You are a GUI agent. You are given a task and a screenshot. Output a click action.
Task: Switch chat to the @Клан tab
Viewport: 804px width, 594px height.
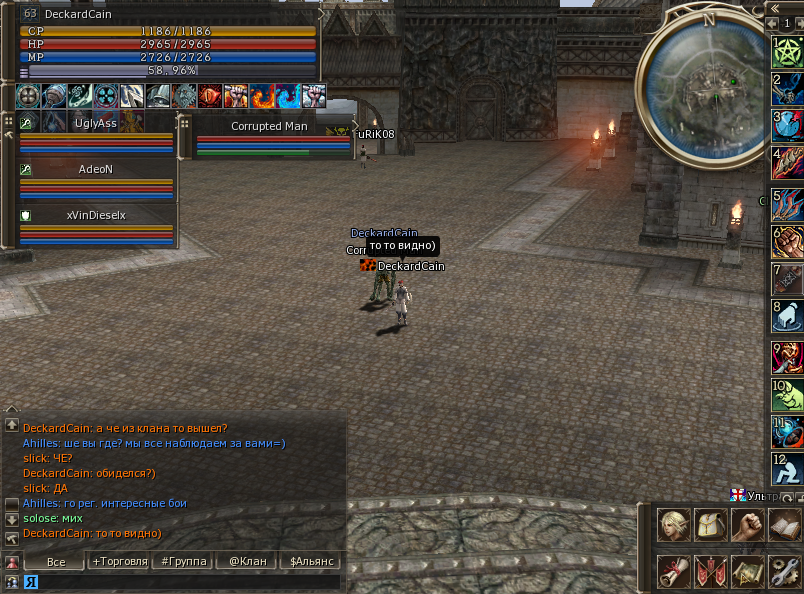248,562
